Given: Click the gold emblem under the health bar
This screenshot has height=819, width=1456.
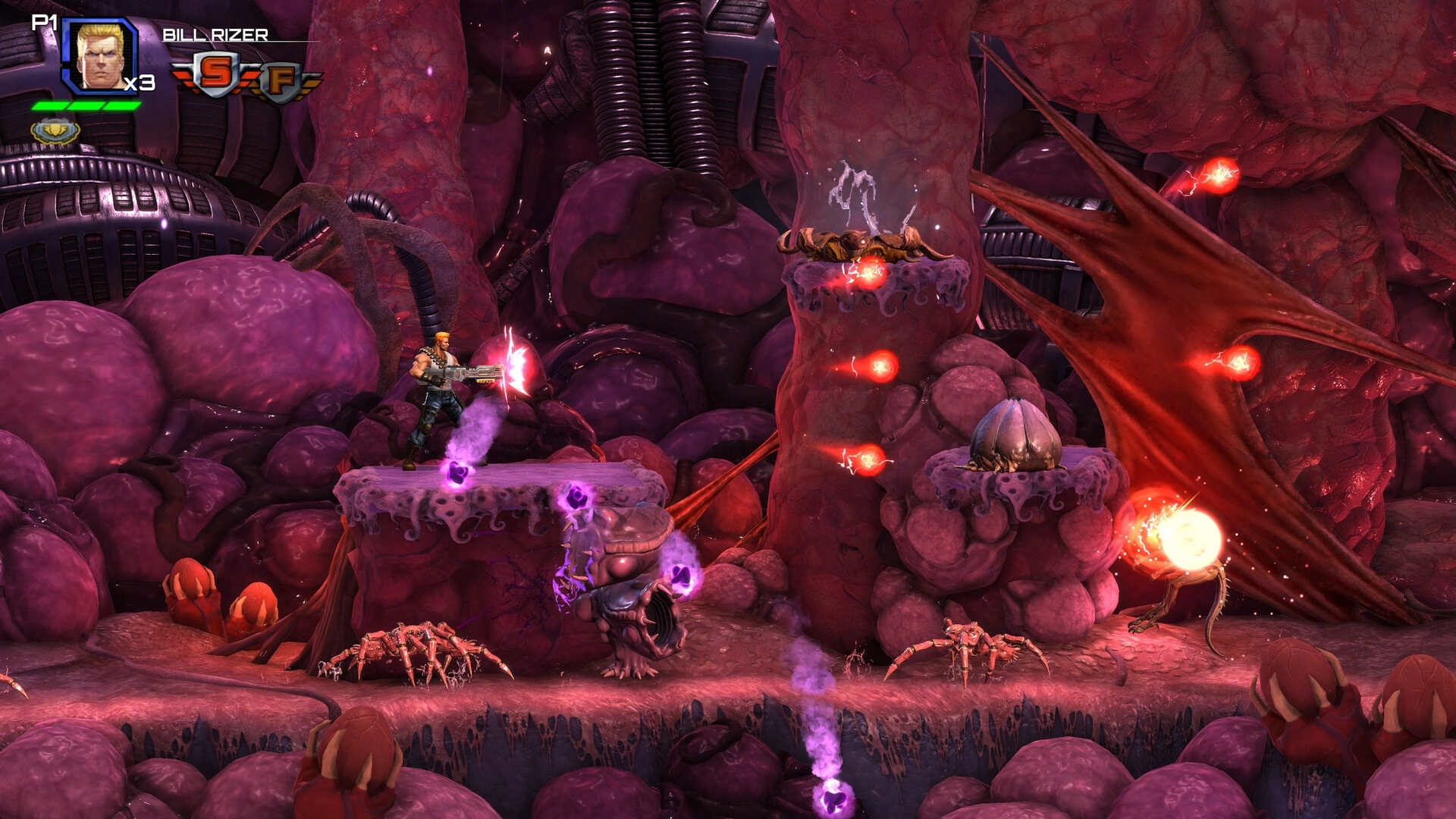Looking at the screenshot, I should click(55, 130).
